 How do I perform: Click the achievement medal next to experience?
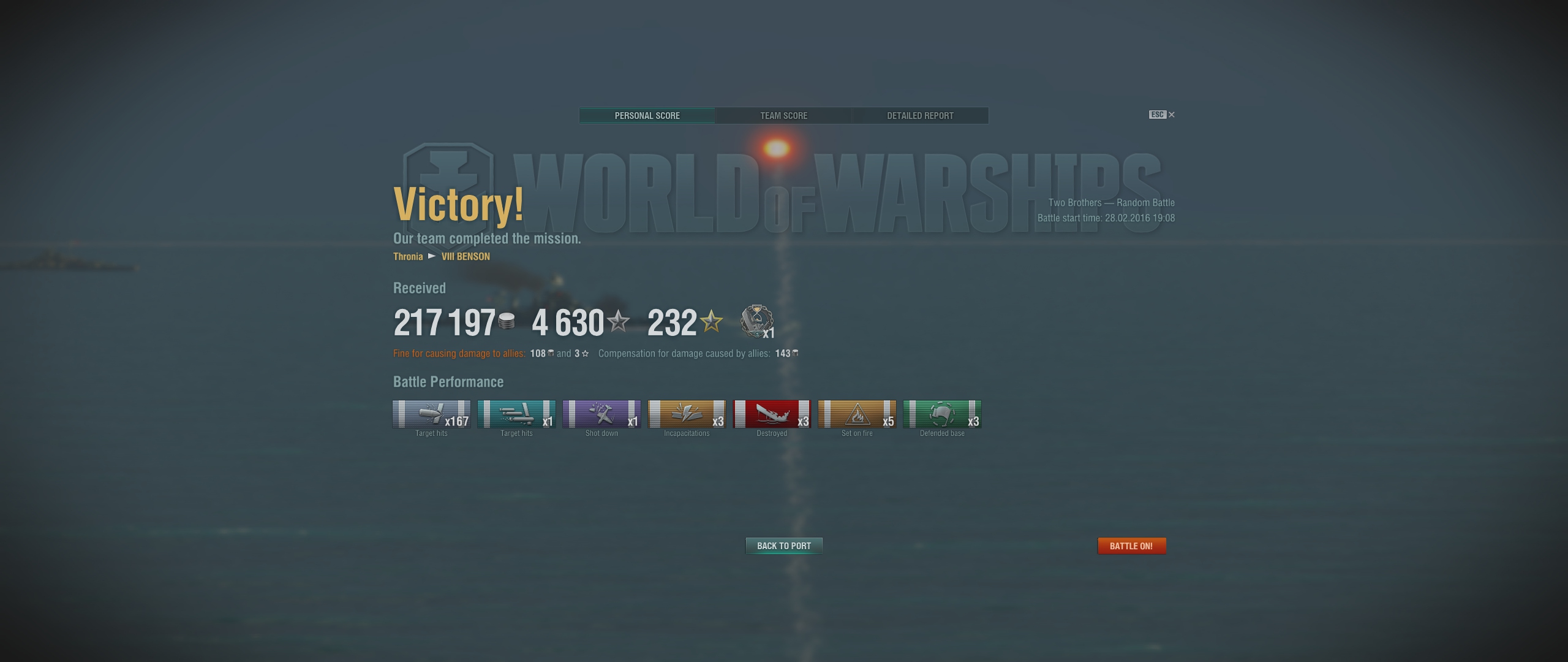point(756,321)
